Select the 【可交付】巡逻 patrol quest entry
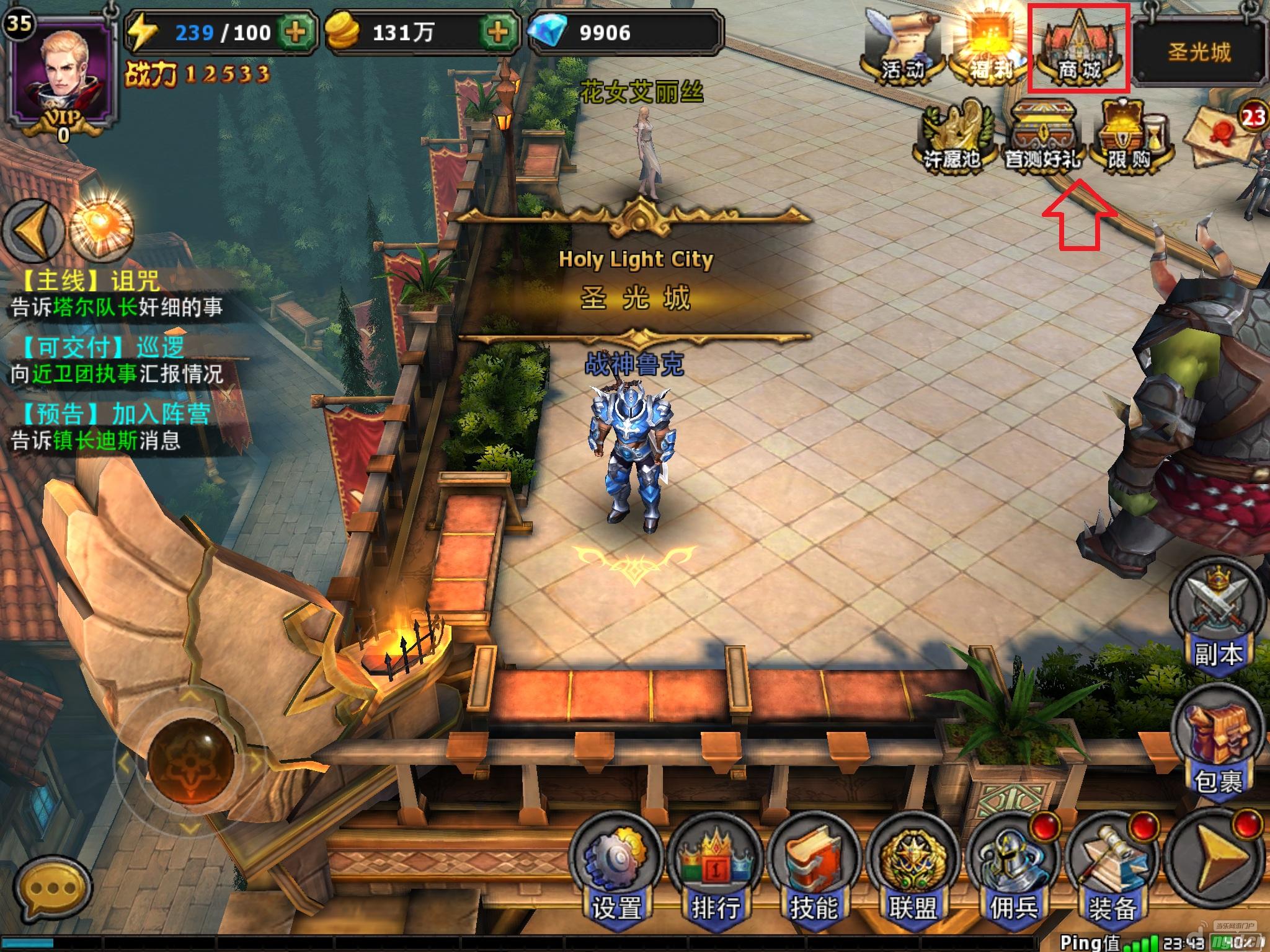 click(x=118, y=361)
